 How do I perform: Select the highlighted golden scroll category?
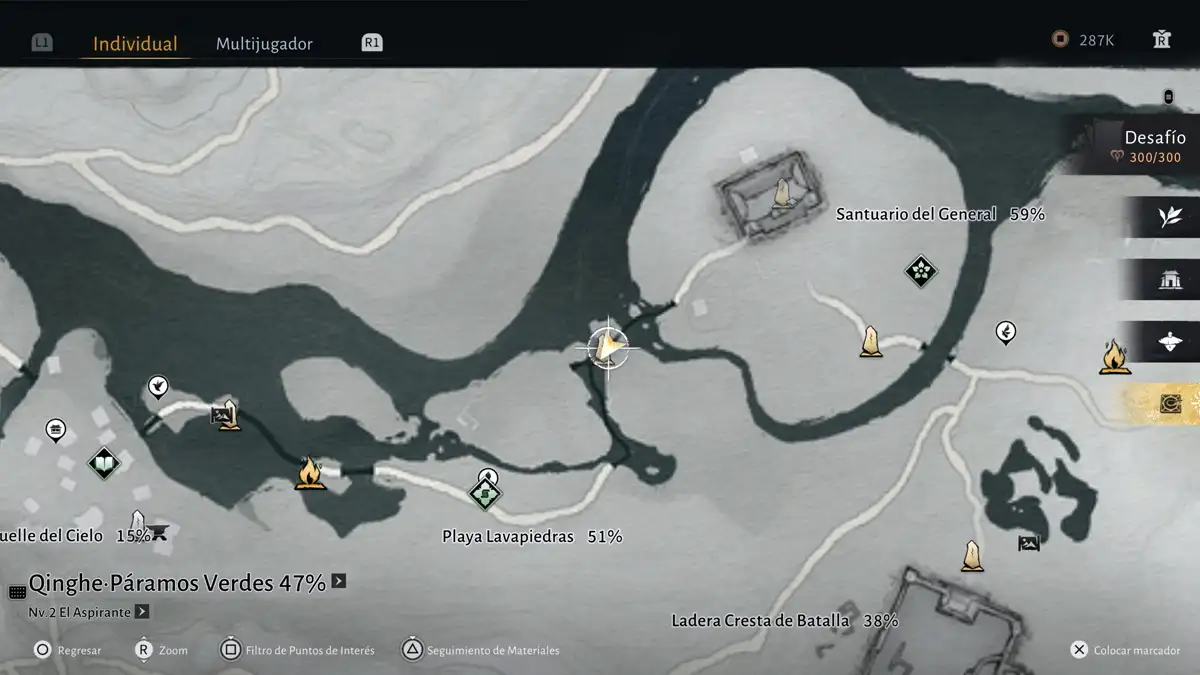coord(1168,404)
